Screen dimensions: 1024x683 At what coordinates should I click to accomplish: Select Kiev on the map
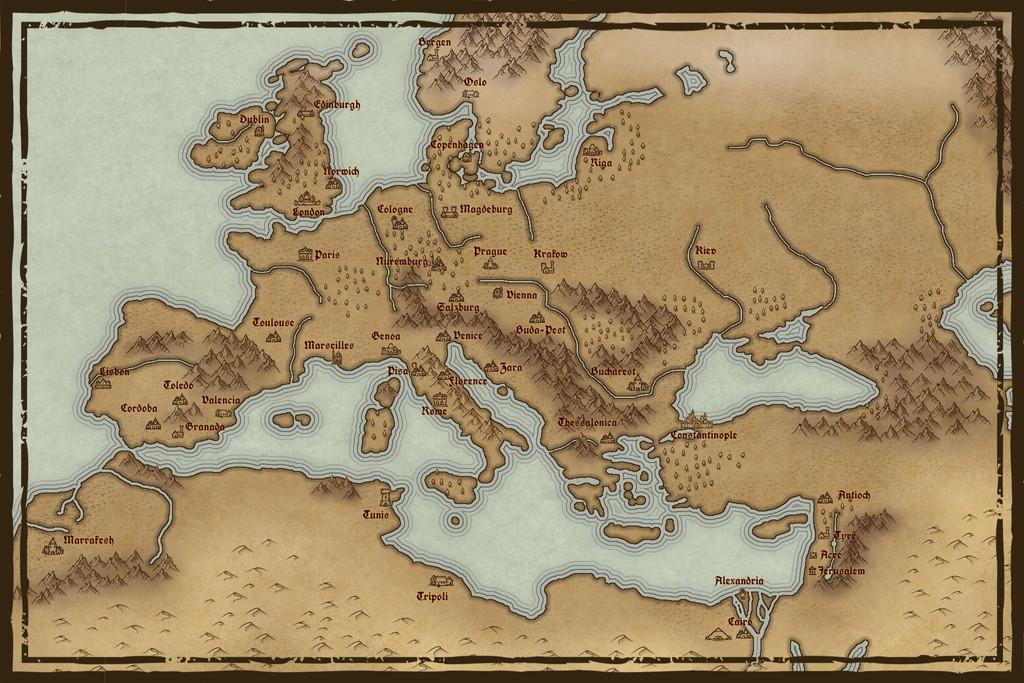[x=706, y=265]
